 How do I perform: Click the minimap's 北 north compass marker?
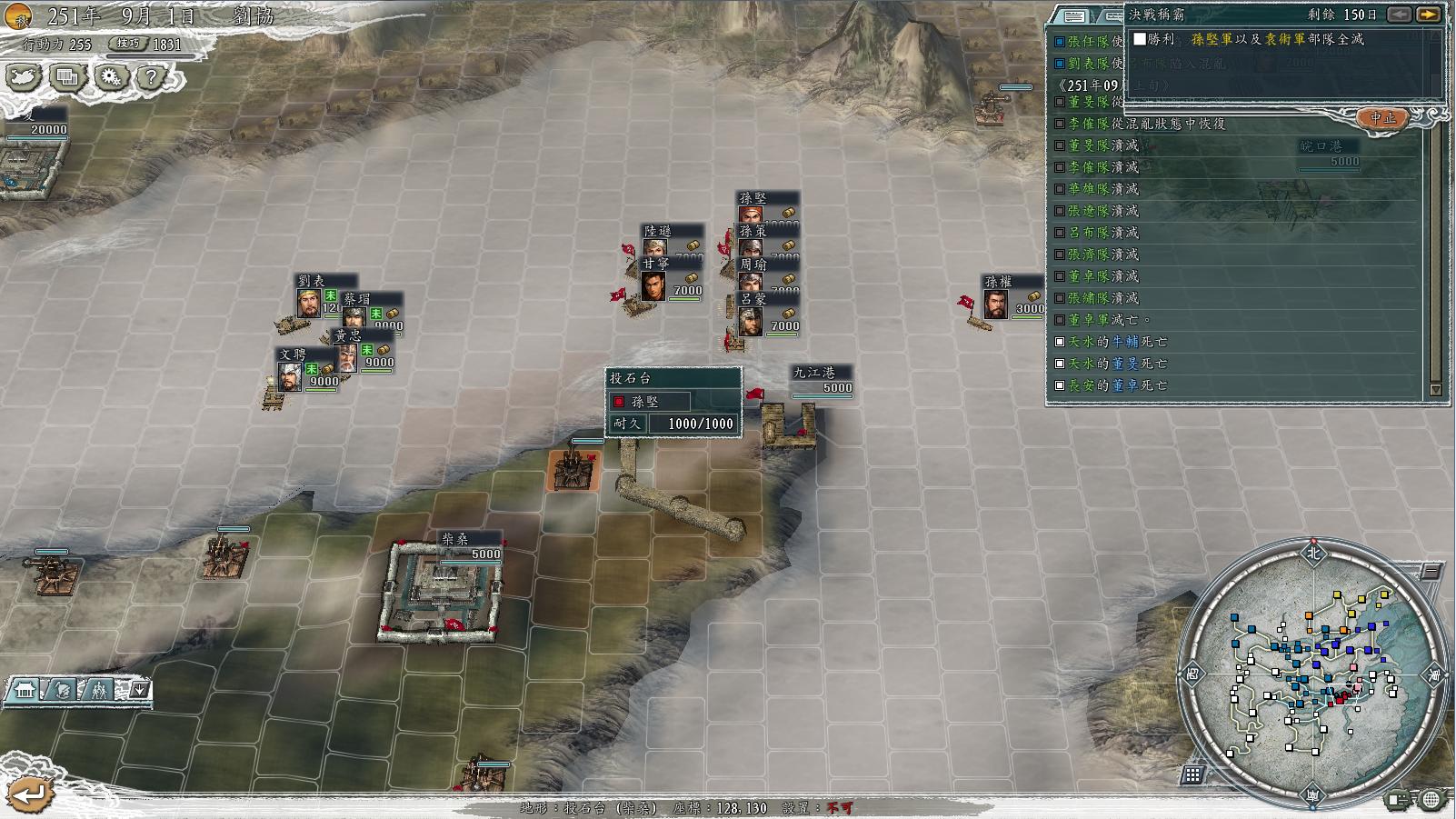point(1313,552)
